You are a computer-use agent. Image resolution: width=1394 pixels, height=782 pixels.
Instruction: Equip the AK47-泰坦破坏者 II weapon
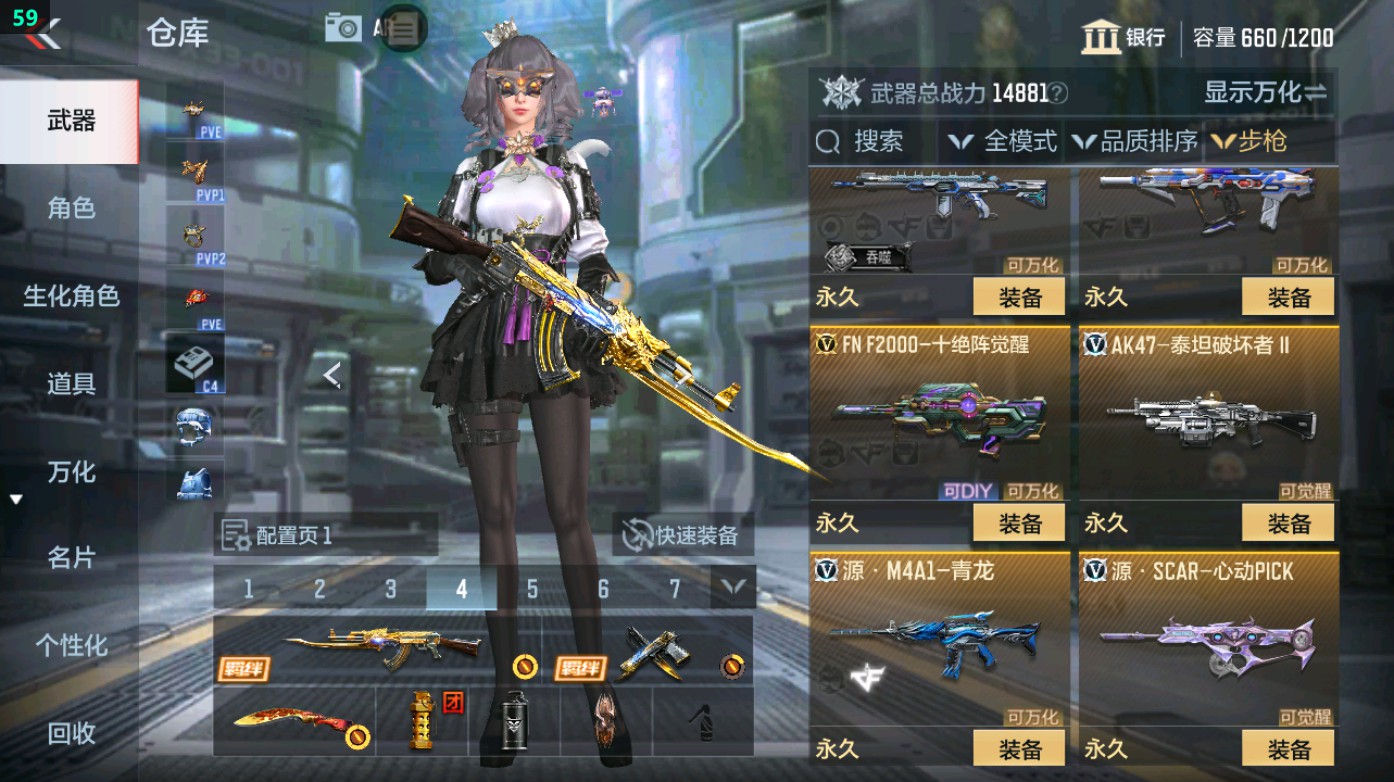[x=1290, y=523]
